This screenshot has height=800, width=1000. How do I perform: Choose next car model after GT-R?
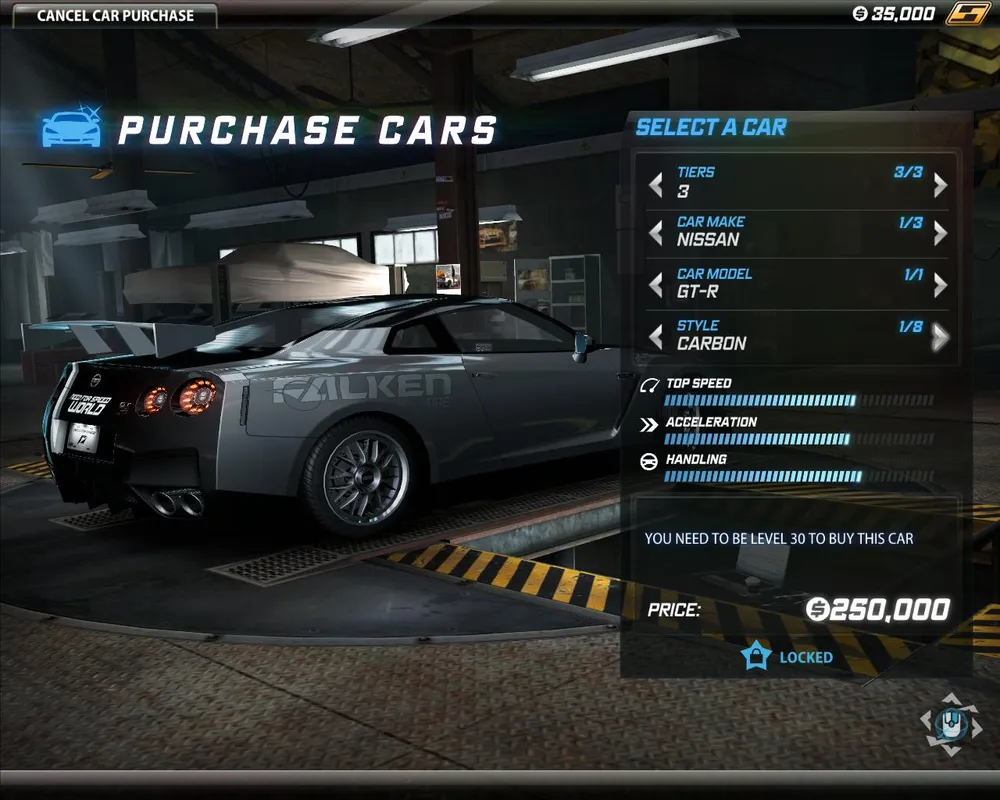pyautogui.click(x=940, y=285)
